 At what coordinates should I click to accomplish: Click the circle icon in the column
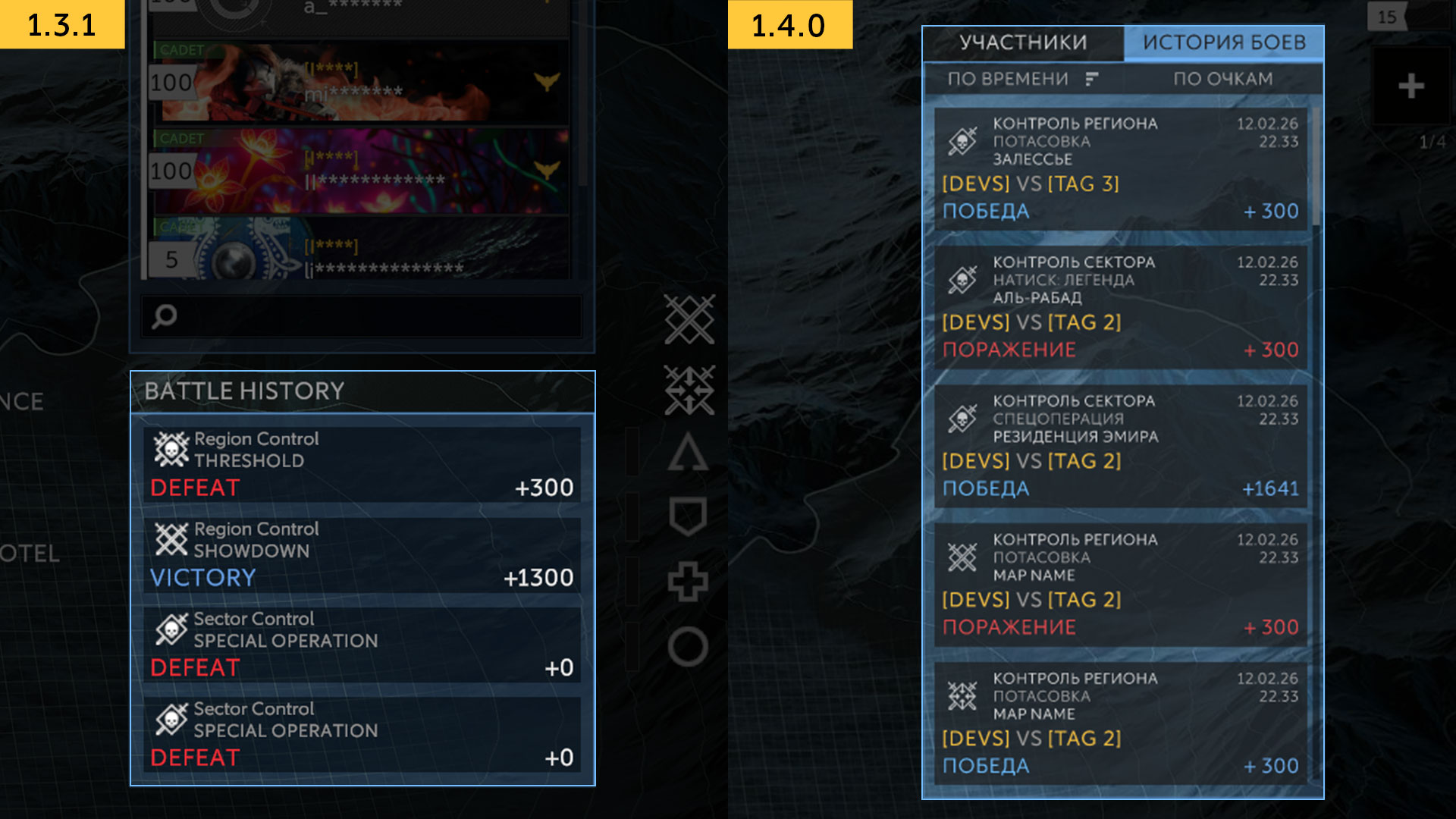point(688,647)
